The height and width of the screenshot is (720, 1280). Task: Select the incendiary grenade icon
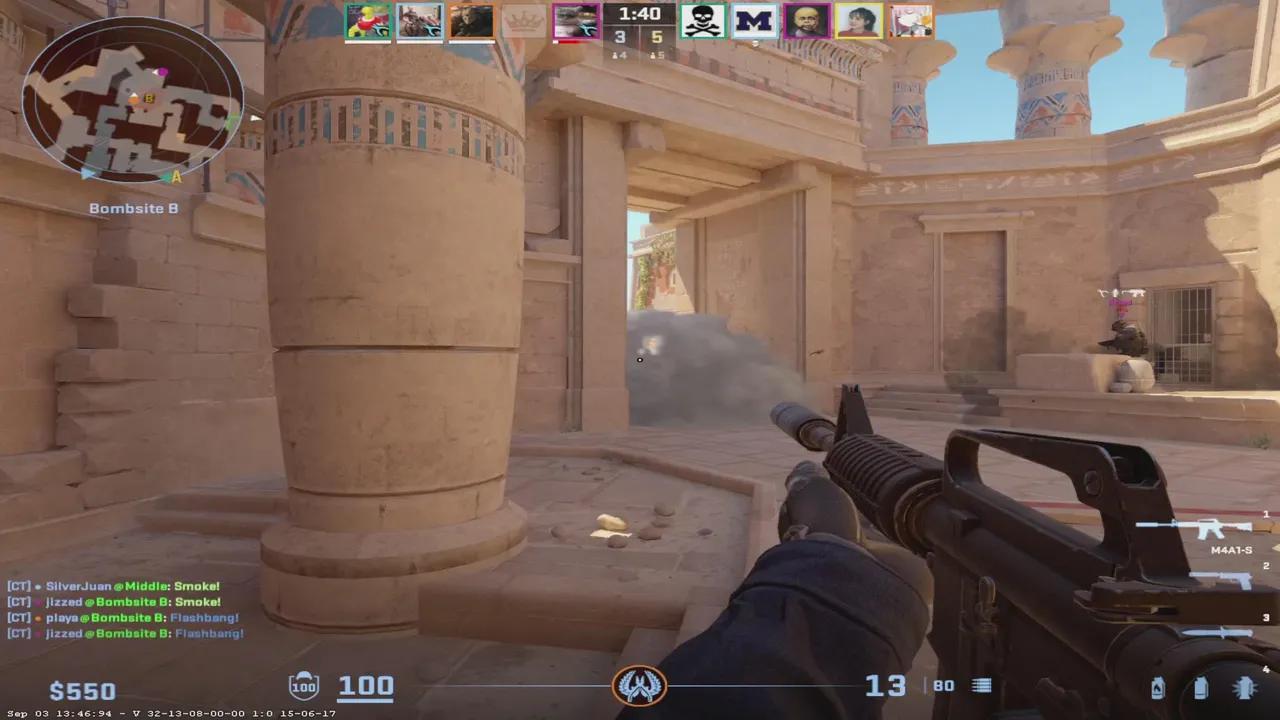1158,687
